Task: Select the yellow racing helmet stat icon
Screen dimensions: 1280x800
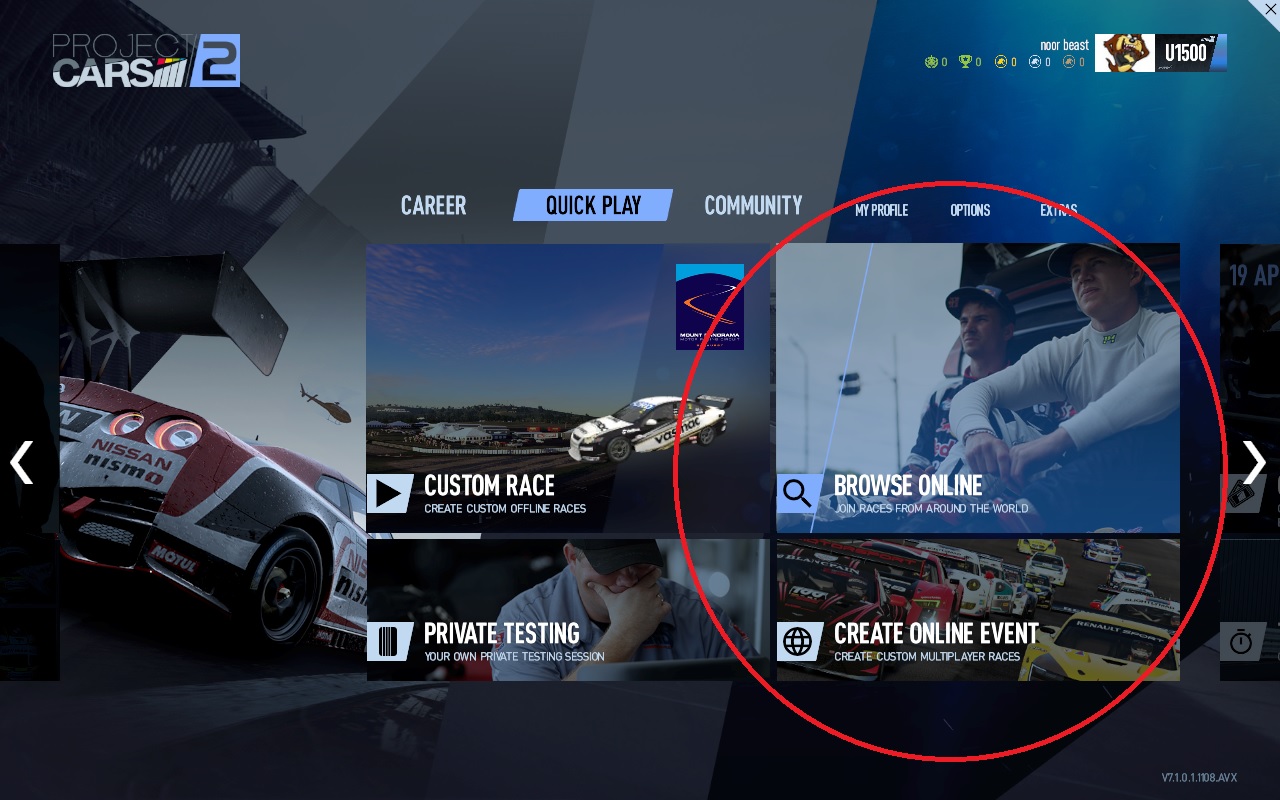Action: tap(1000, 61)
